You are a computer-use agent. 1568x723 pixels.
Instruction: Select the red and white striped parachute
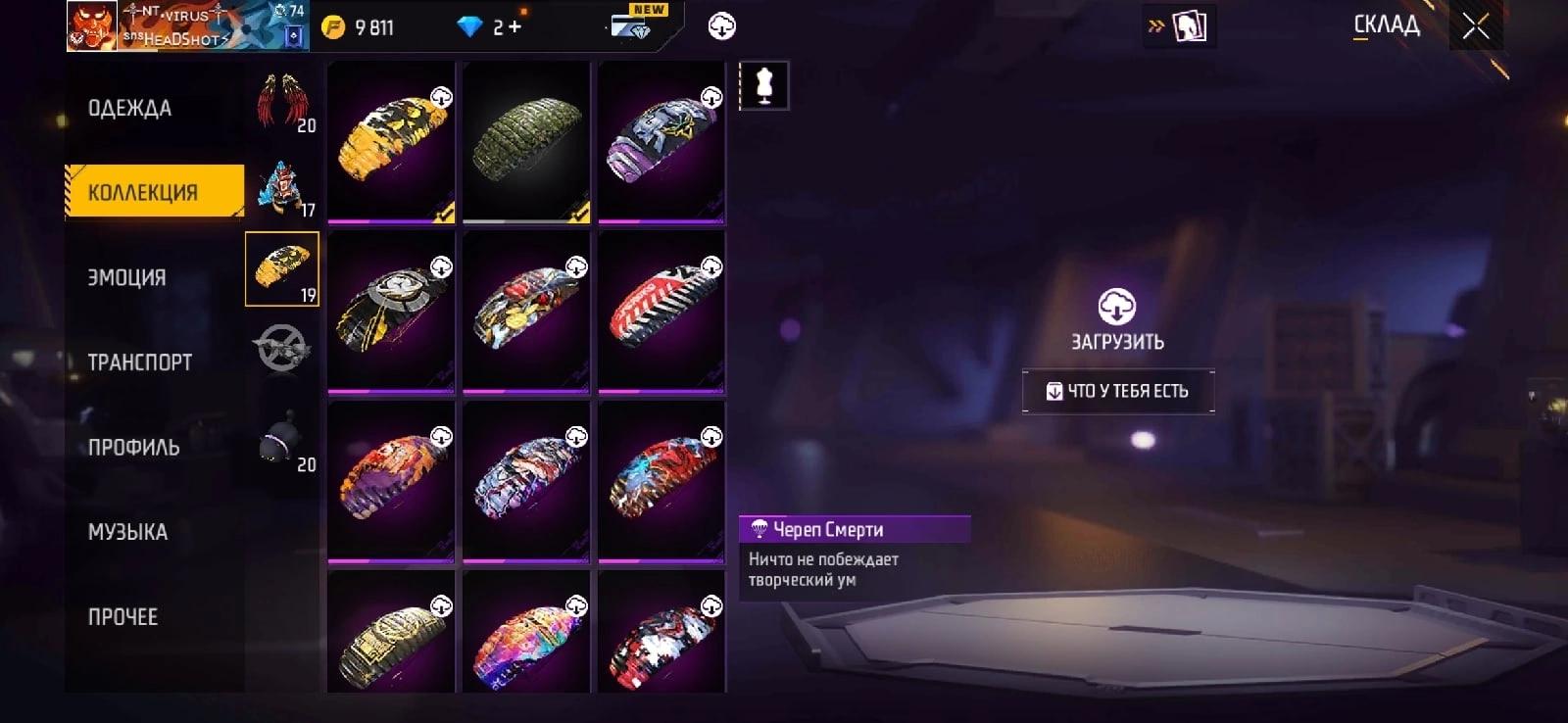(661, 310)
